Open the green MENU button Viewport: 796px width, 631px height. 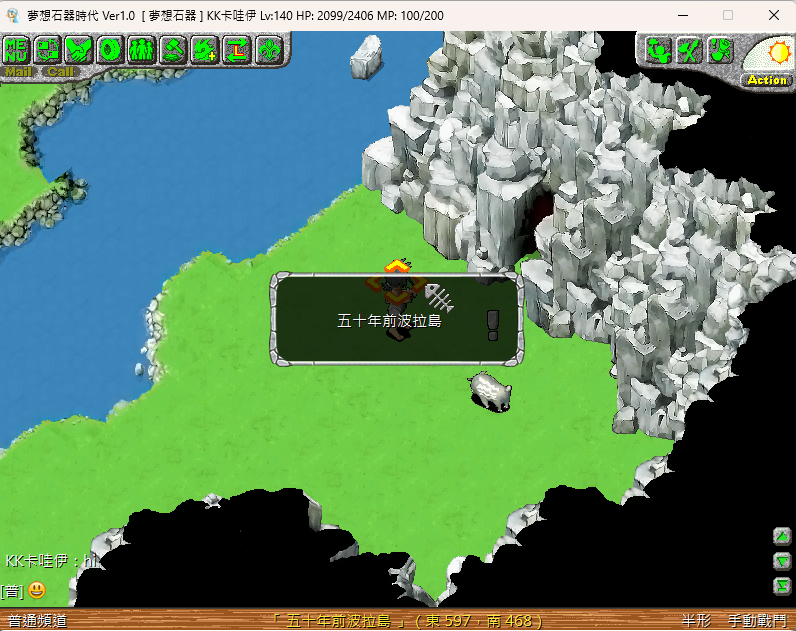[17, 49]
